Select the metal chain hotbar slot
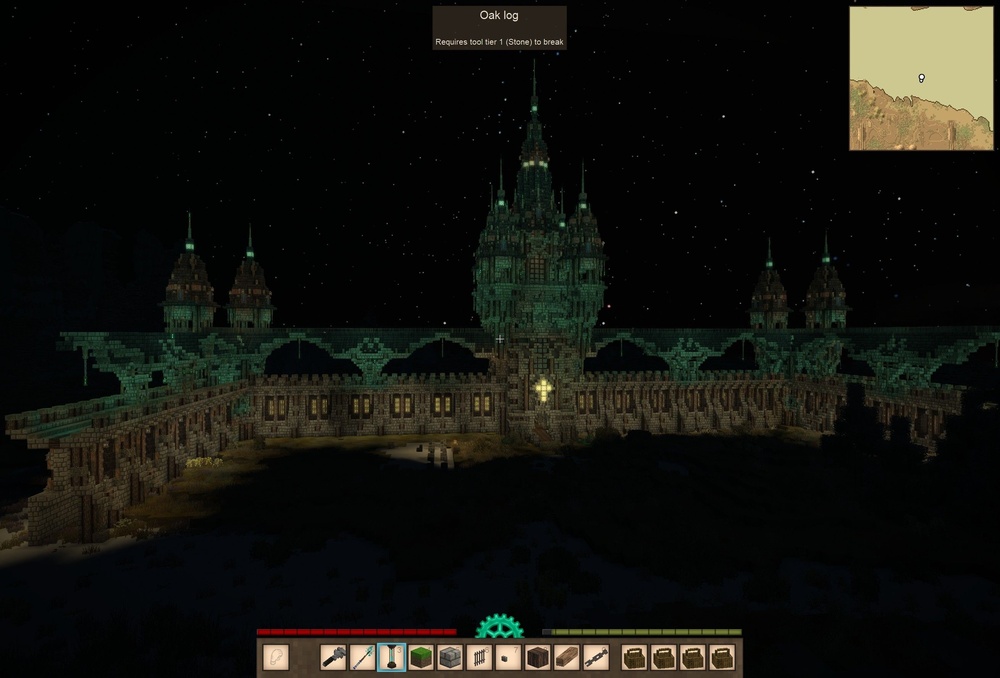The height and width of the screenshot is (678, 1000). pyautogui.click(x=596, y=657)
